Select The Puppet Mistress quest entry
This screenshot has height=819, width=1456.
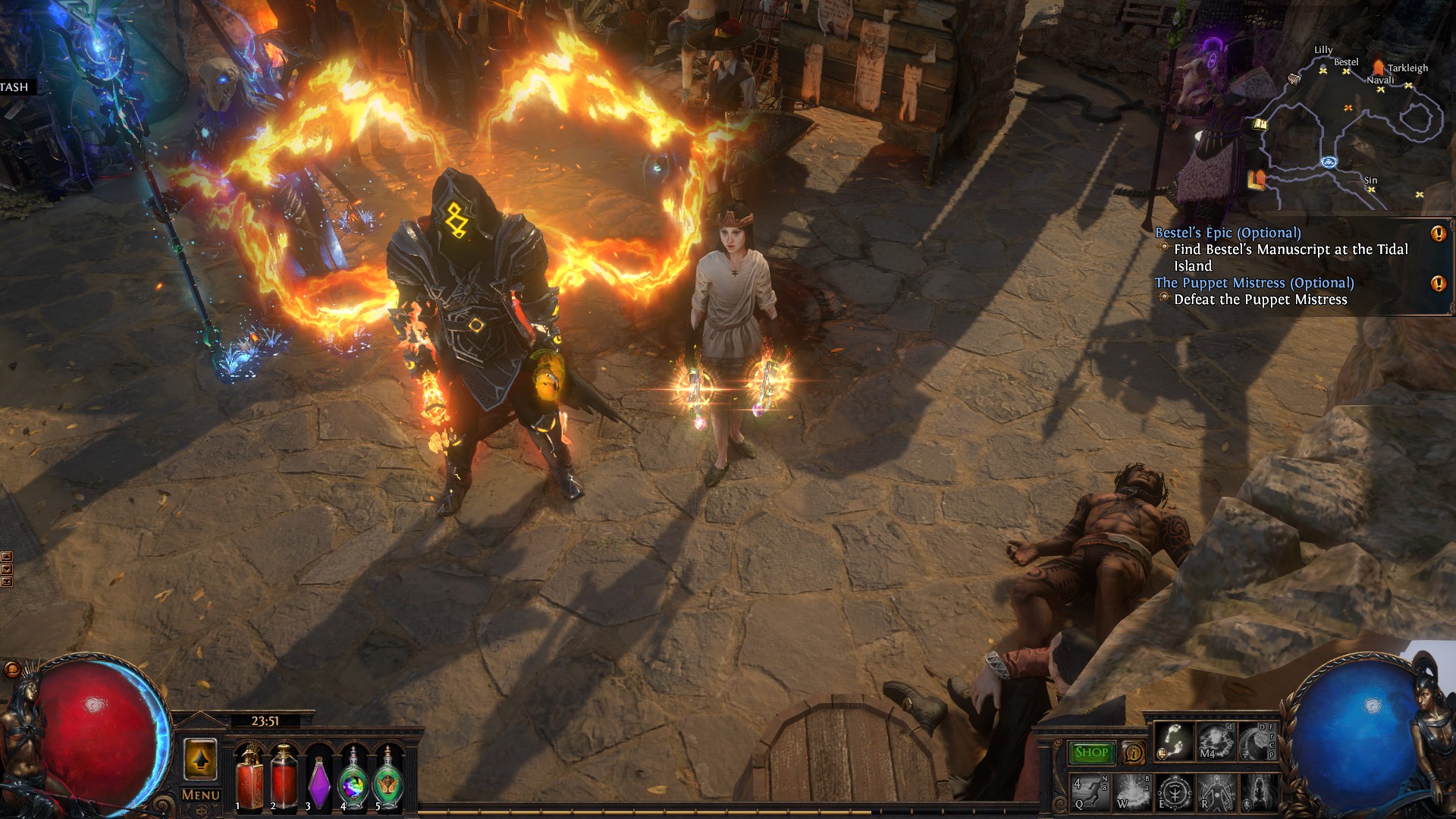point(1254,283)
